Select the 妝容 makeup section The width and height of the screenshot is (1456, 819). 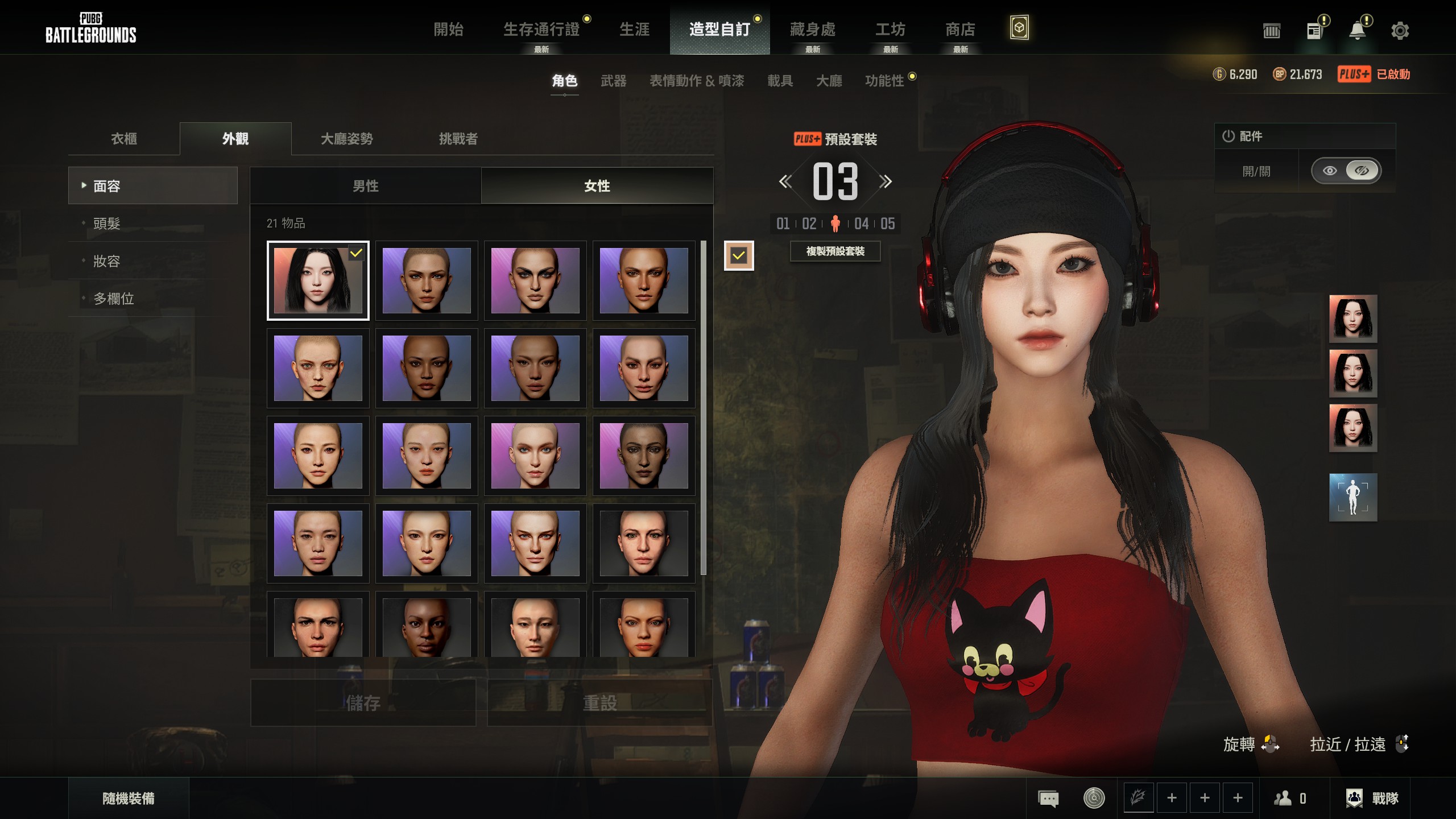point(107,261)
